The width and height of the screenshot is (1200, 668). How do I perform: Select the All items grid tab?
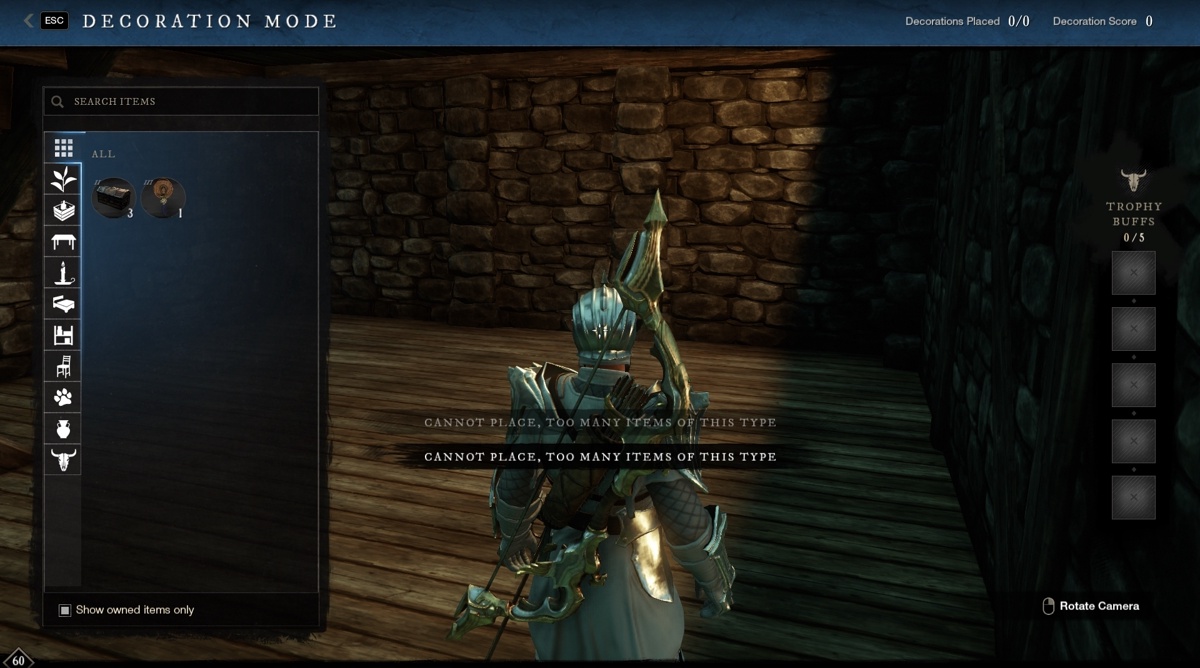[64, 148]
